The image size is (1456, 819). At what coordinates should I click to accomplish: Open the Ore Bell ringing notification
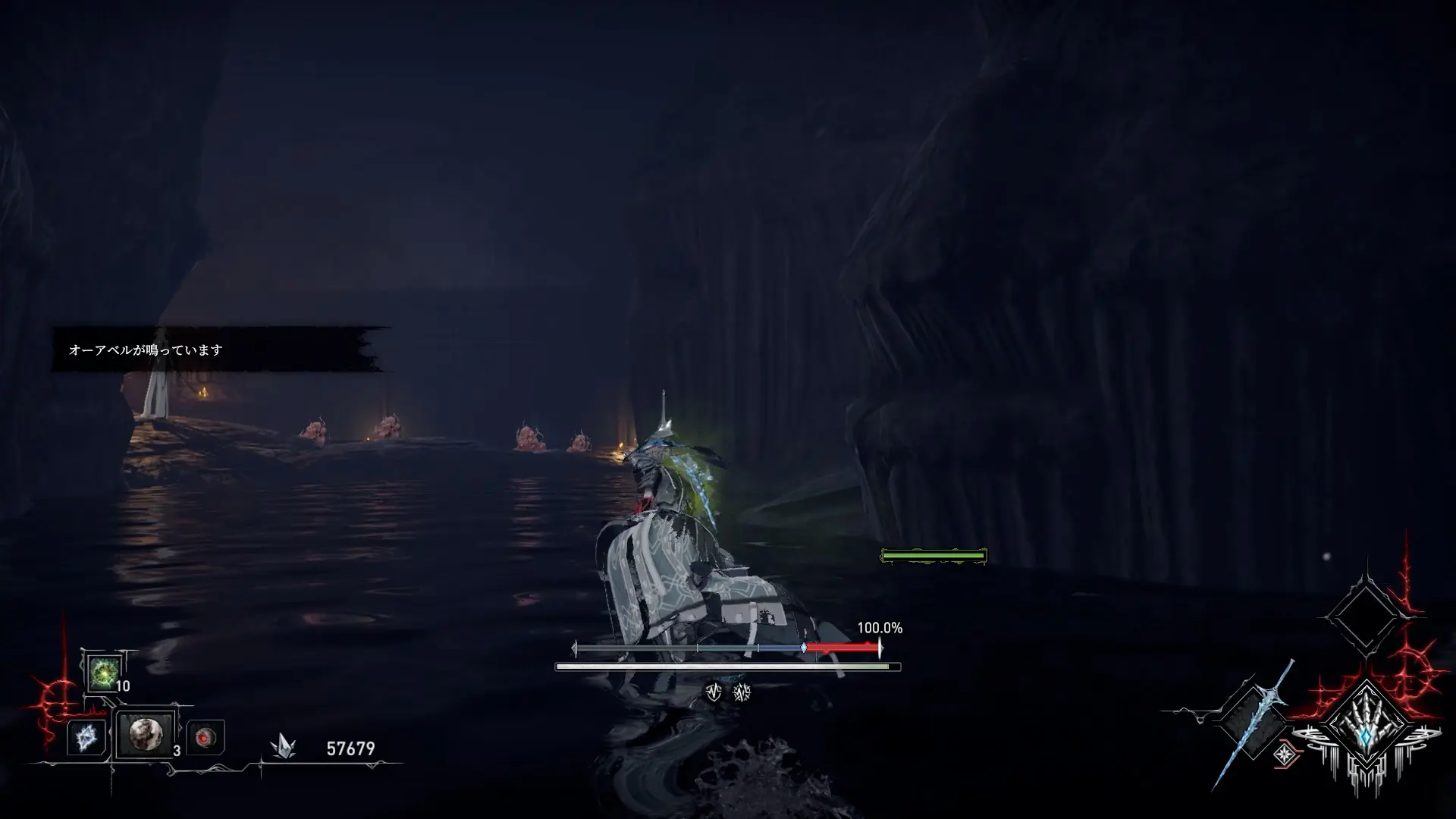[220, 350]
